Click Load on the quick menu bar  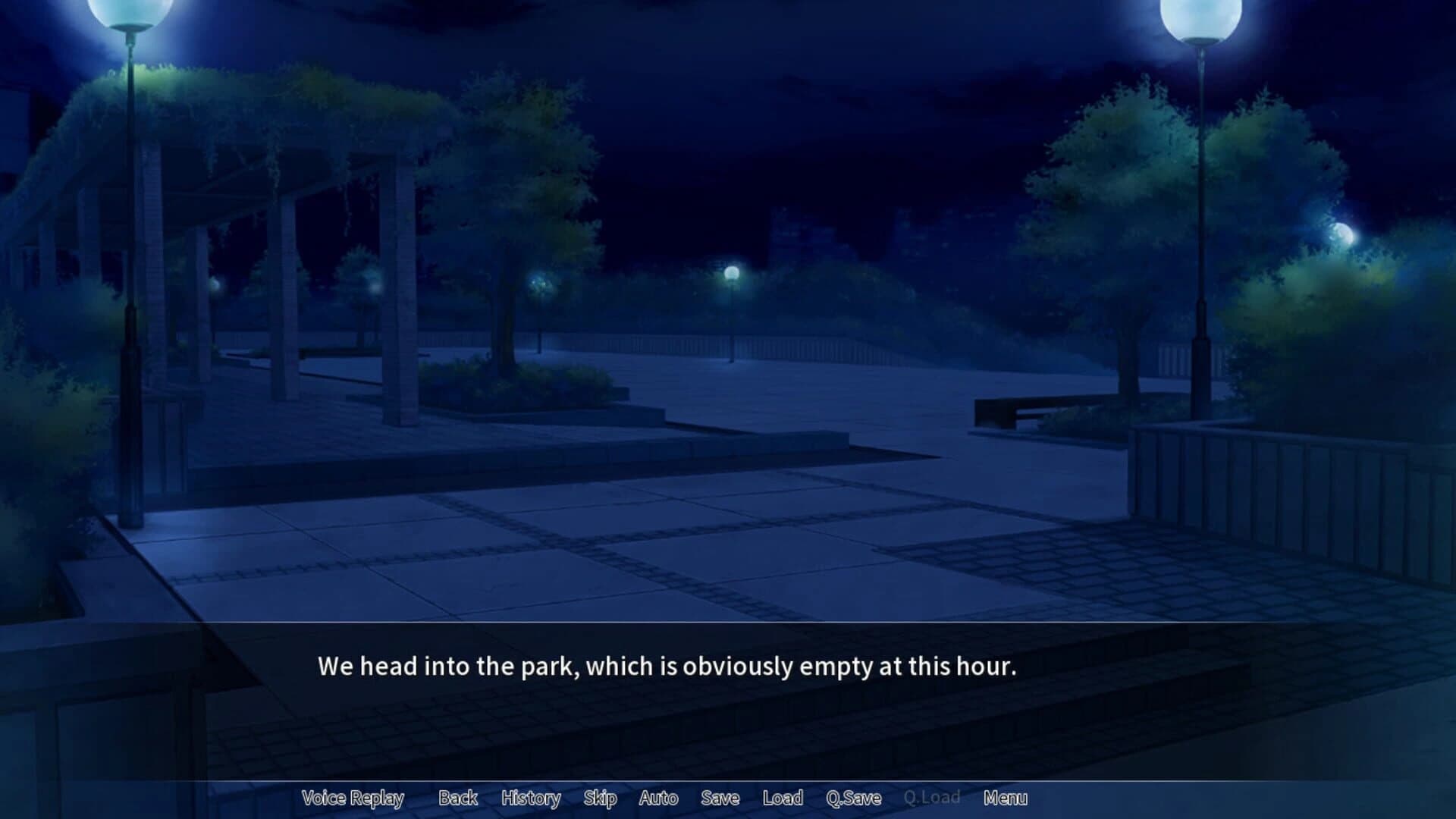(783, 798)
